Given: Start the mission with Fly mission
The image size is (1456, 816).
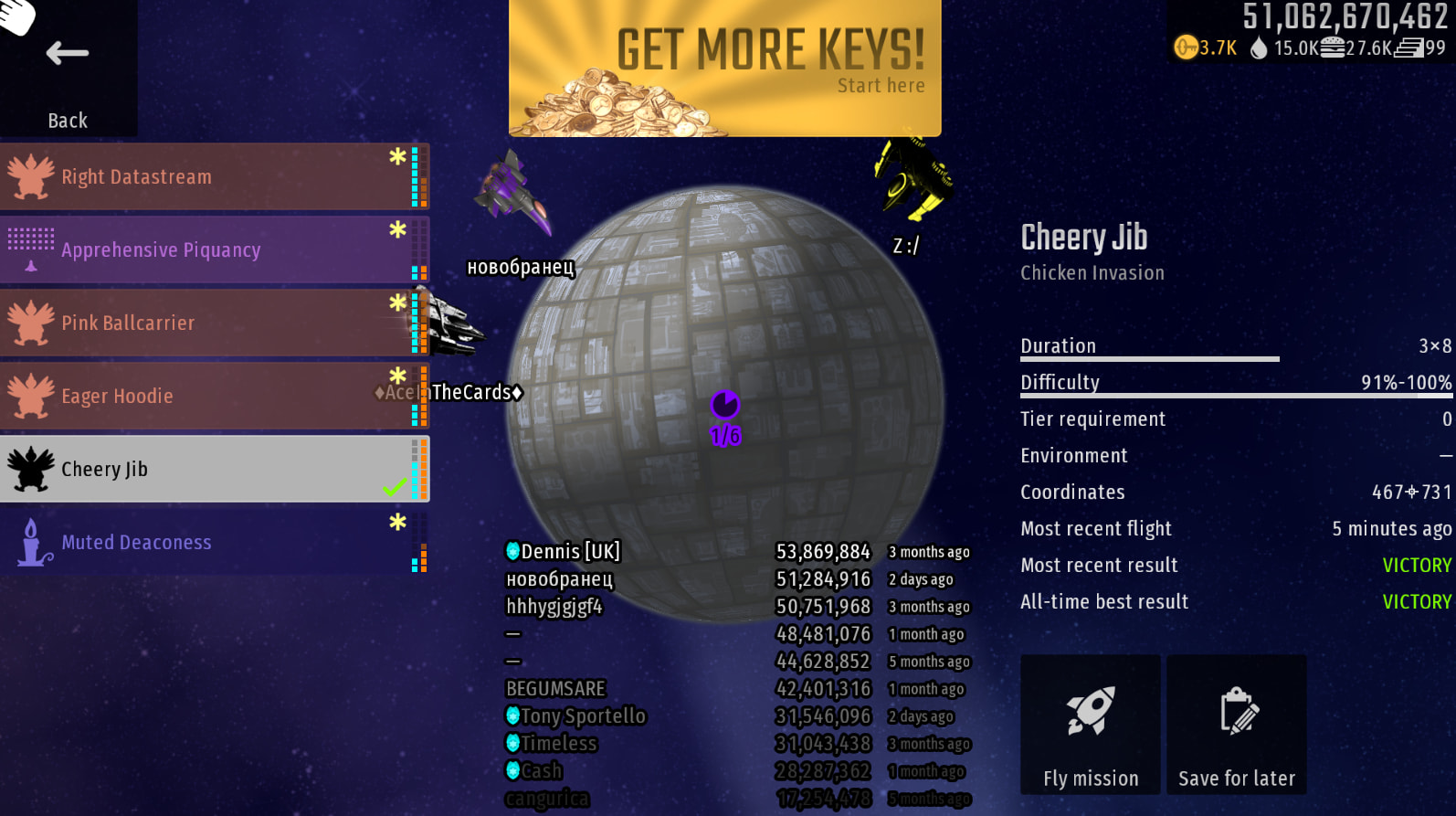Looking at the screenshot, I should coord(1090,724).
